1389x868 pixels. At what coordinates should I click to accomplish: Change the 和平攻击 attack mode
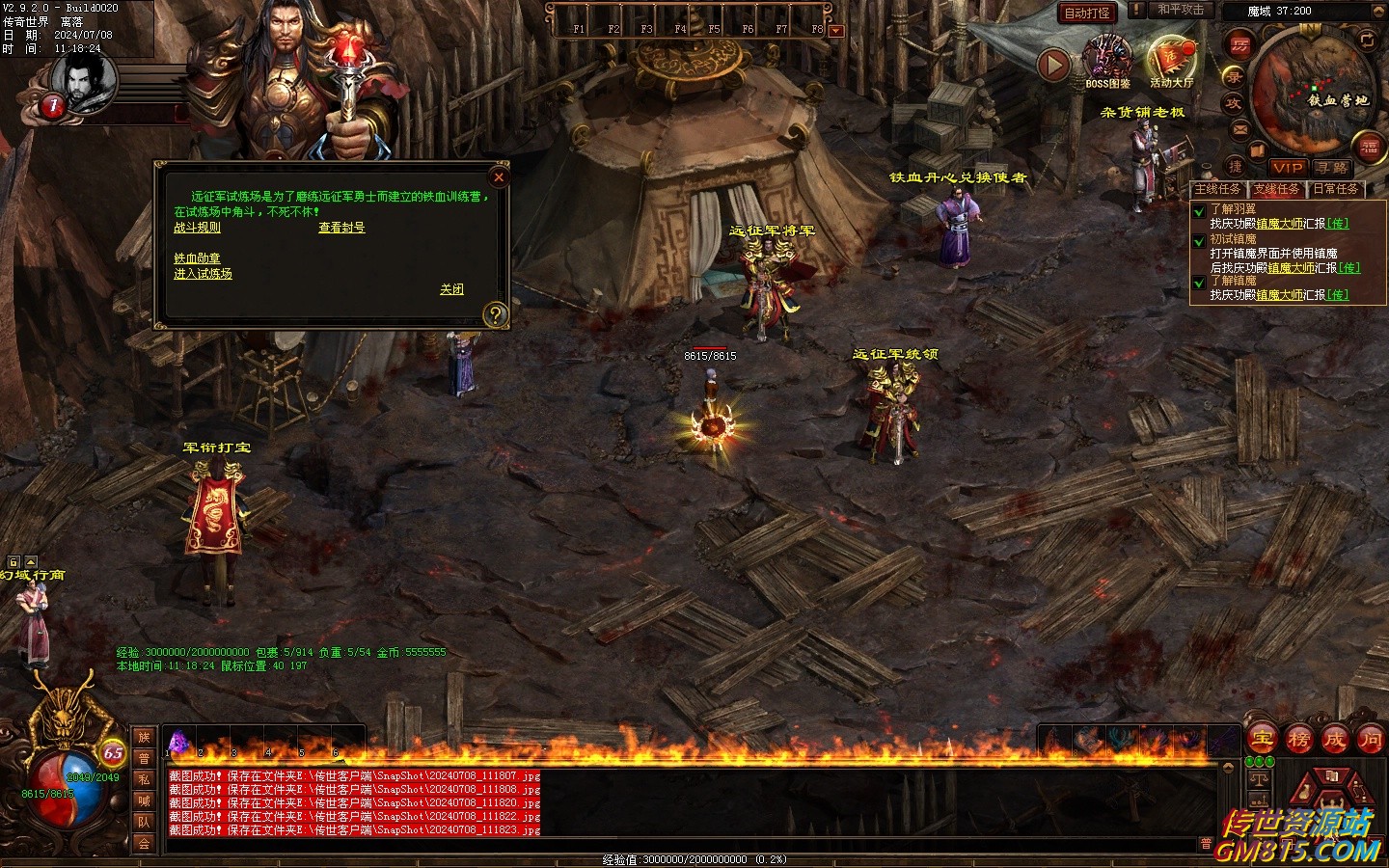pyautogui.click(x=1181, y=10)
